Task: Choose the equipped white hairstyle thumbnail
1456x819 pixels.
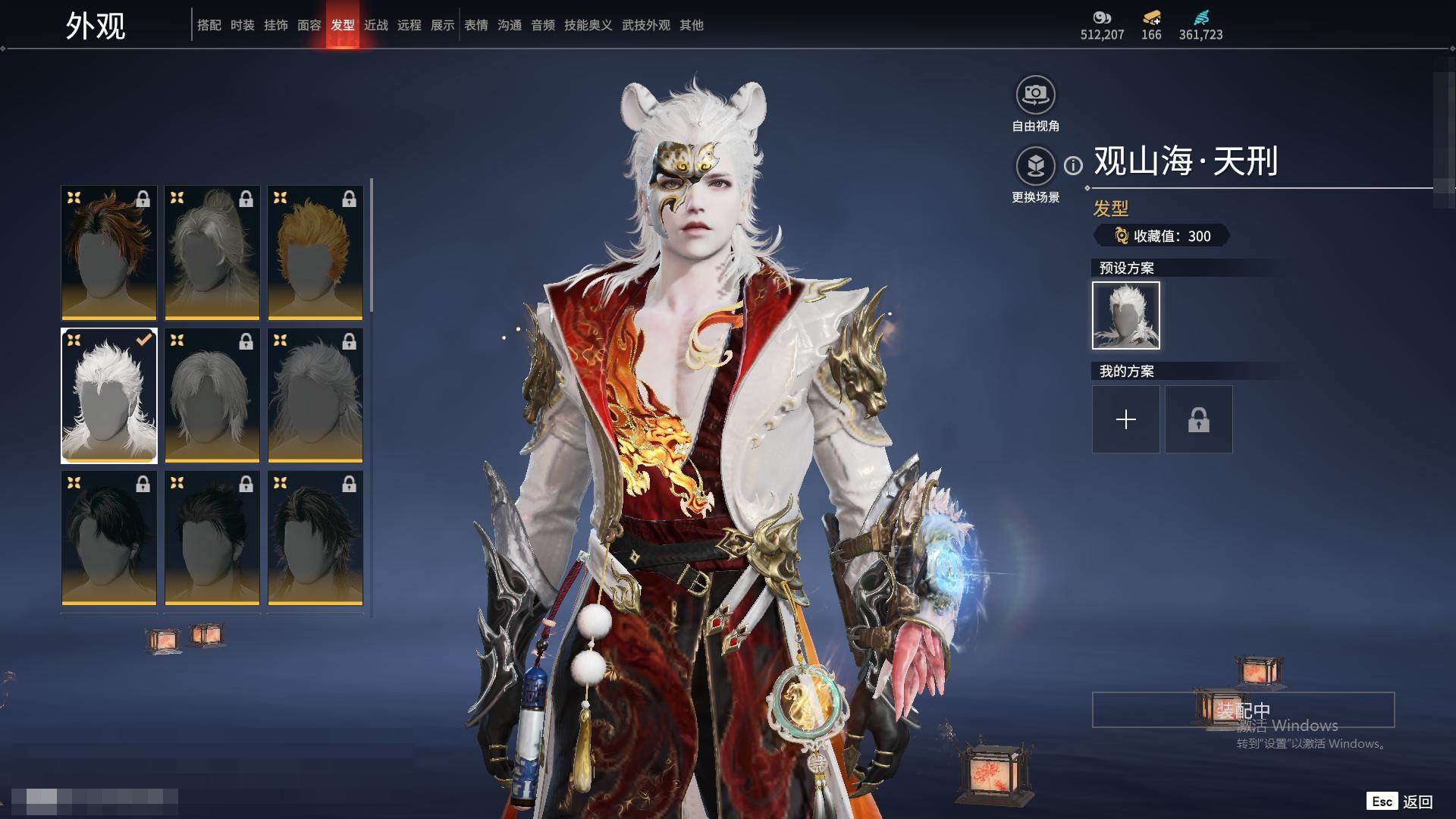Action: click(x=109, y=395)
